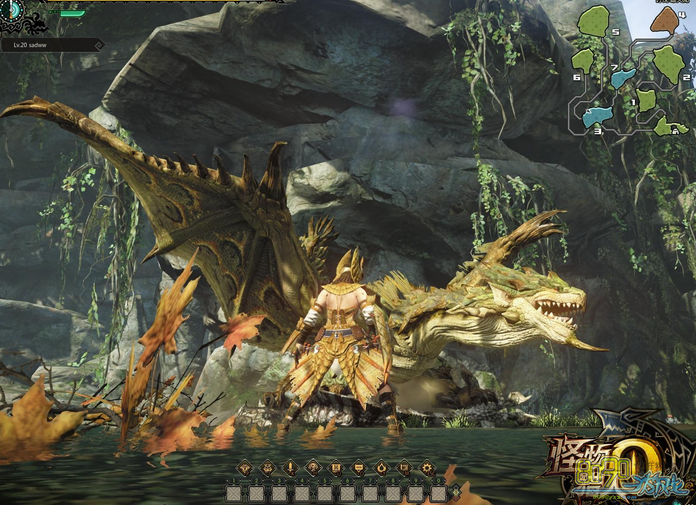The height and width of the screenshot is (505, 696).
Task: Click blue water area 7 on the minimap
Action: (x=623, y=77)
